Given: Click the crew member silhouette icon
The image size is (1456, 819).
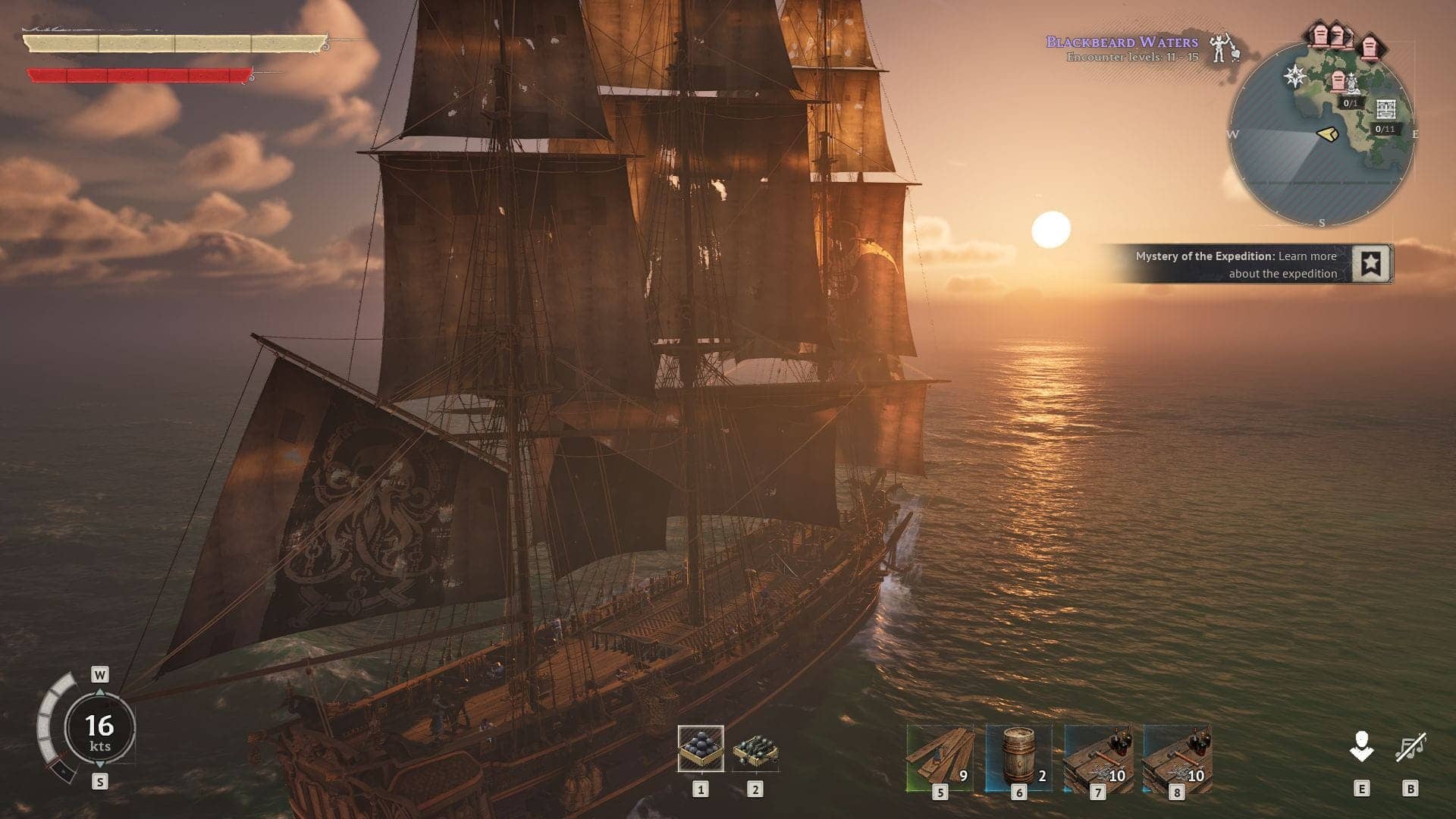Looking at the screenshot, I should pyautogui.click(x=1361, y=746).
